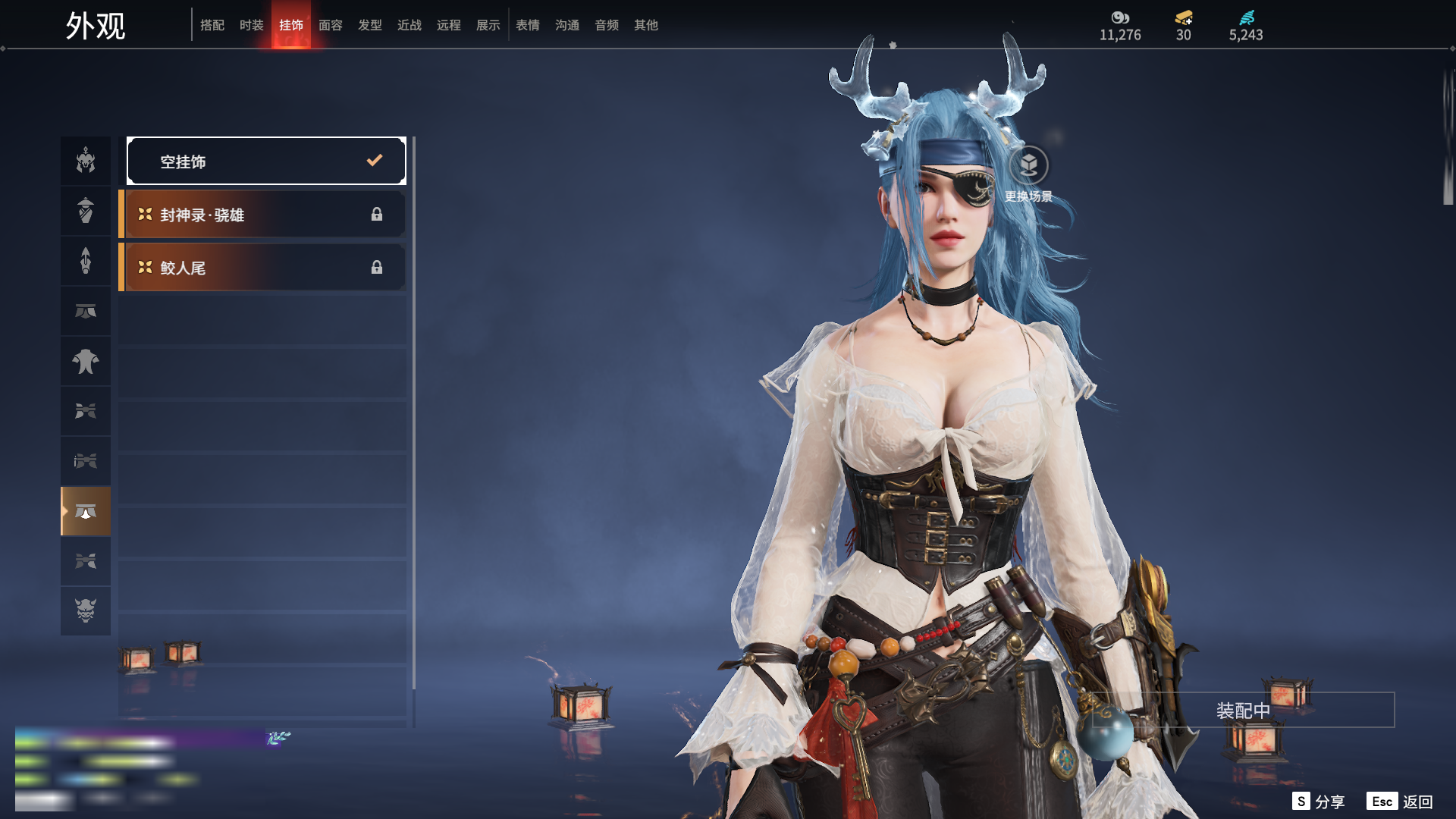Click the 更换场景 scene change icon
Image resolution: width=1456 pixels, height=819 pixels.
[1028, 165]
